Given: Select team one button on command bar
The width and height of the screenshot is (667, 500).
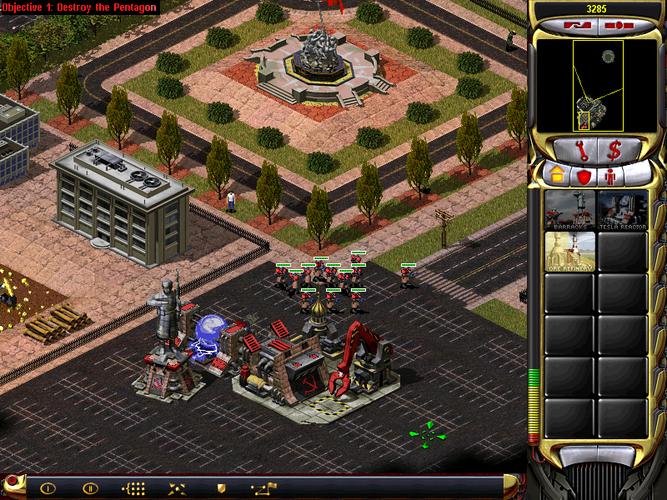Looking at the screenshot, I should 46,489.
